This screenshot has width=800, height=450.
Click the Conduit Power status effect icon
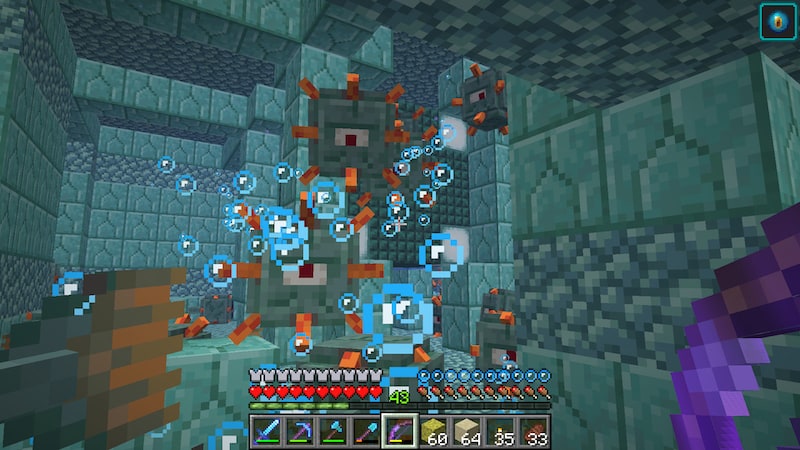[x=777, y=22]
